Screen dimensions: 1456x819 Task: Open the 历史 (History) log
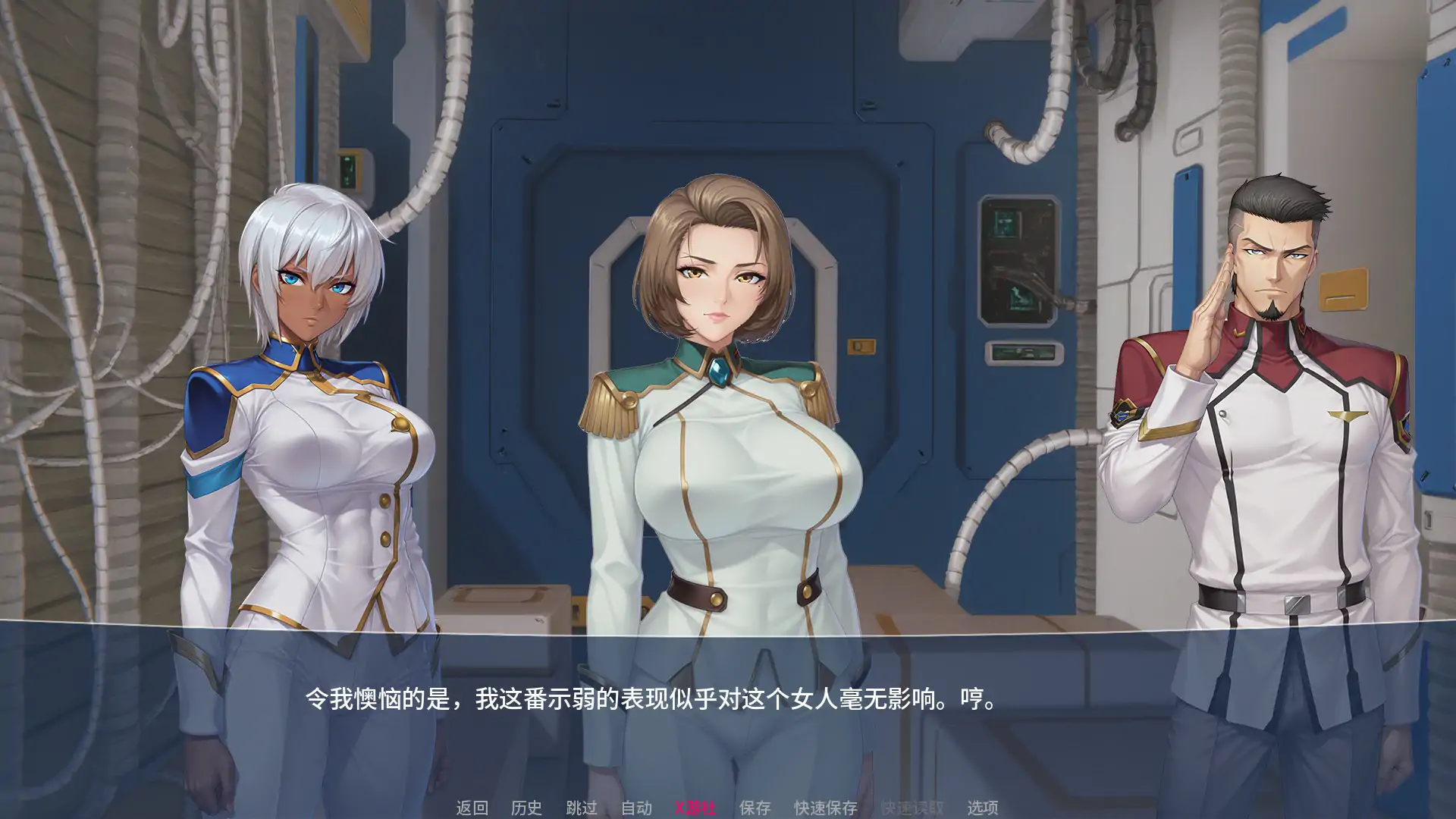(526, 808)
